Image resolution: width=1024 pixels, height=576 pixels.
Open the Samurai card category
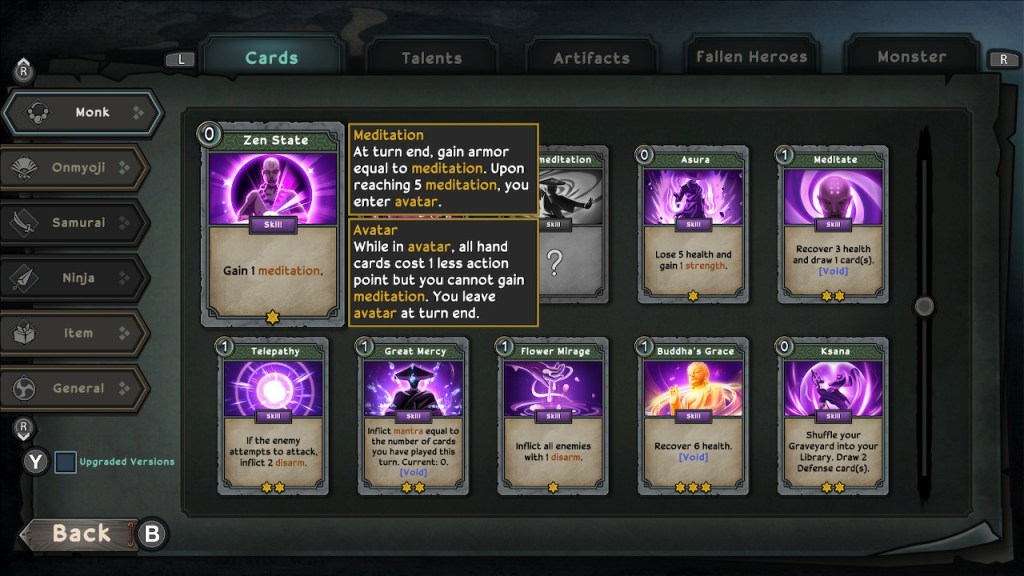pyautogui.click(x=77, y=223)
